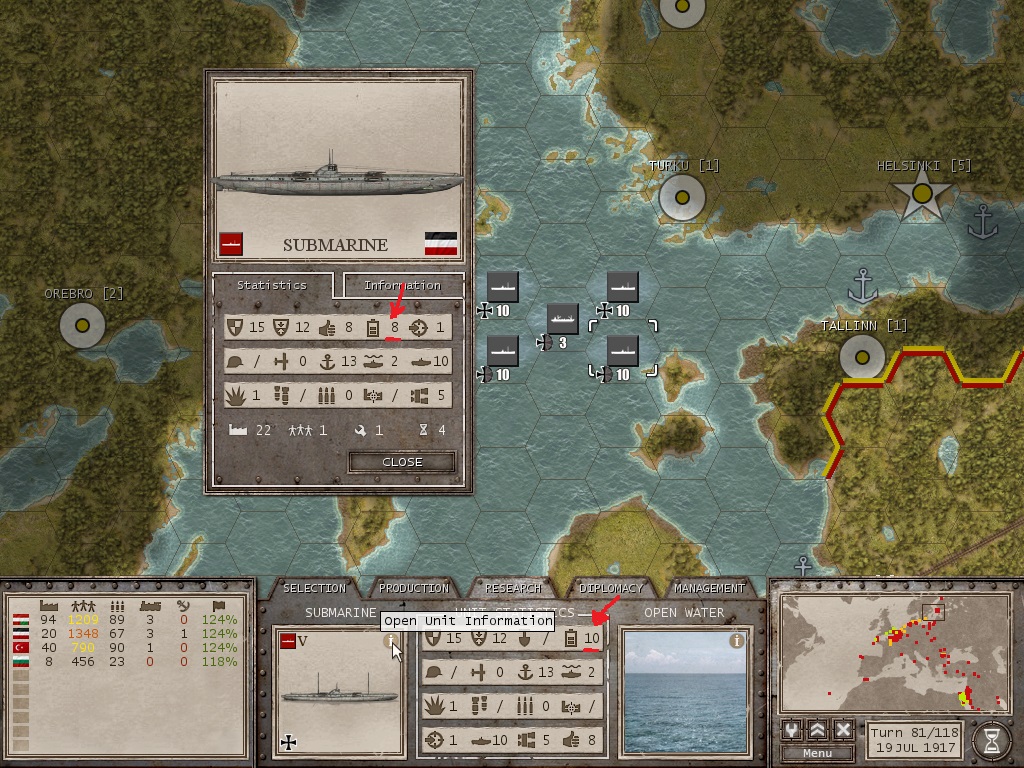
Task: Open the Production tab
Action: [414, 588]
